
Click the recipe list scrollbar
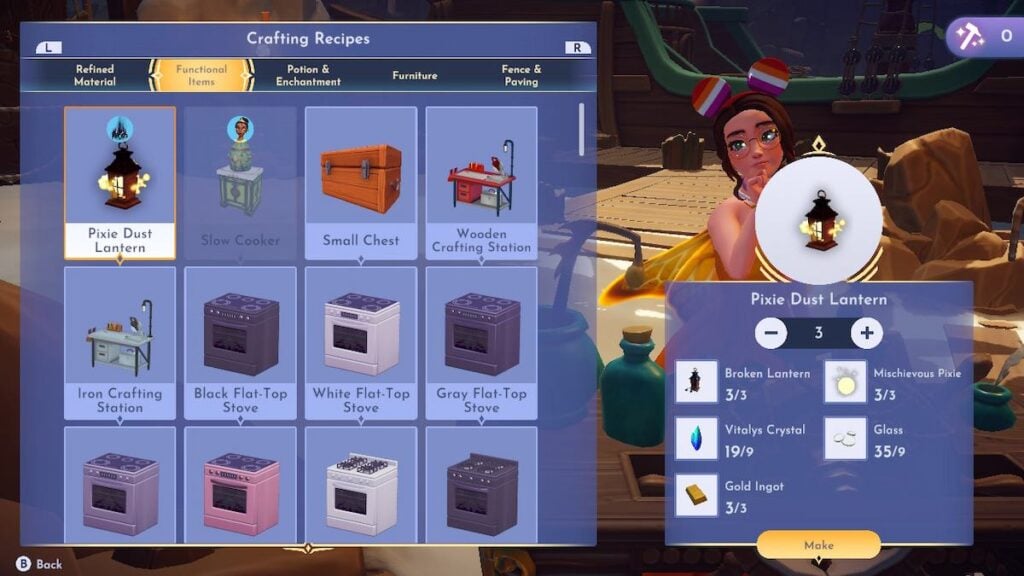click(583, 128)
